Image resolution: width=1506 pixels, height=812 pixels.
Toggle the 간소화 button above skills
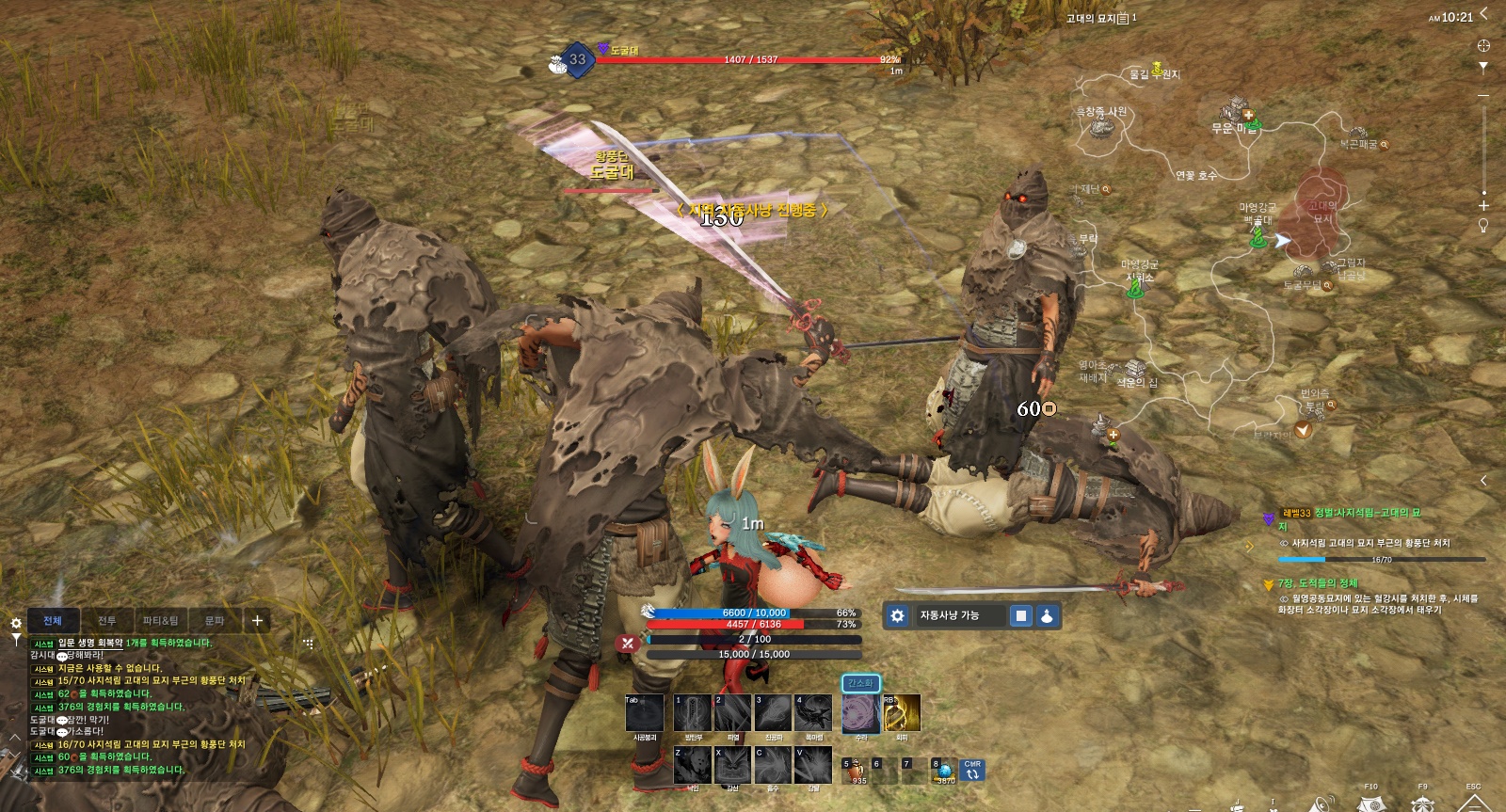click(860, 683)
